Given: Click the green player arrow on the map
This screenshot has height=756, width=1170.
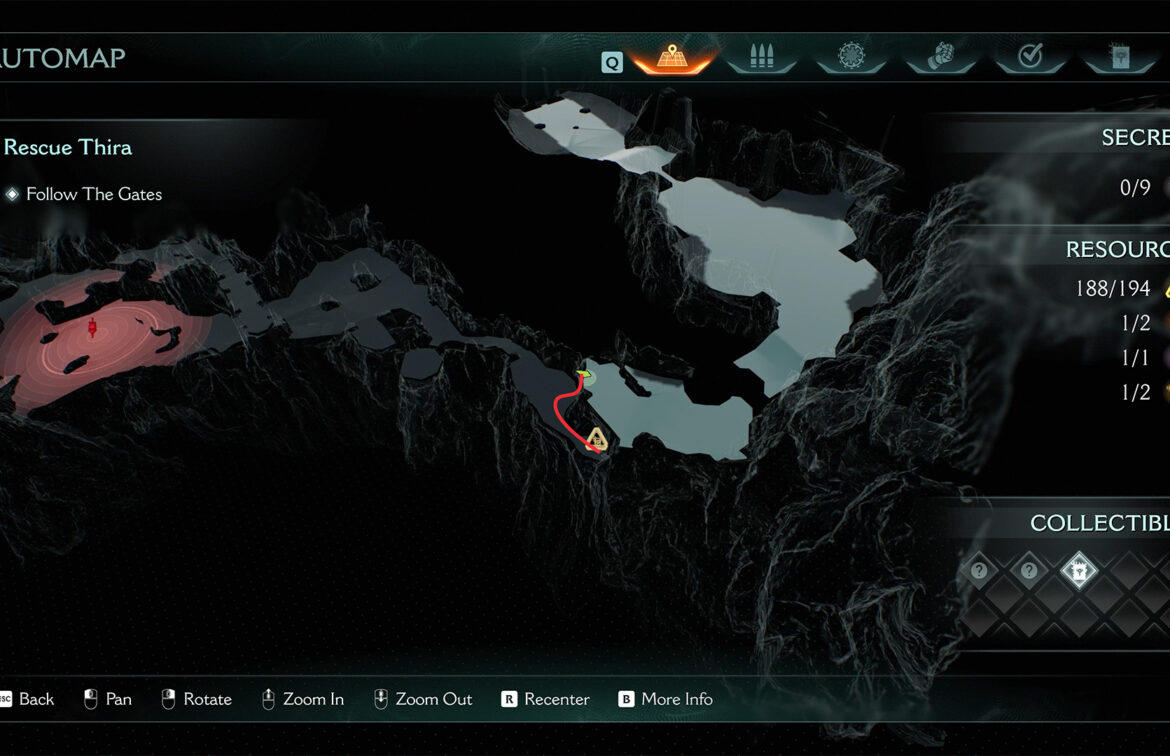Looking at the screenshot, I should click(x=584, y=377).
